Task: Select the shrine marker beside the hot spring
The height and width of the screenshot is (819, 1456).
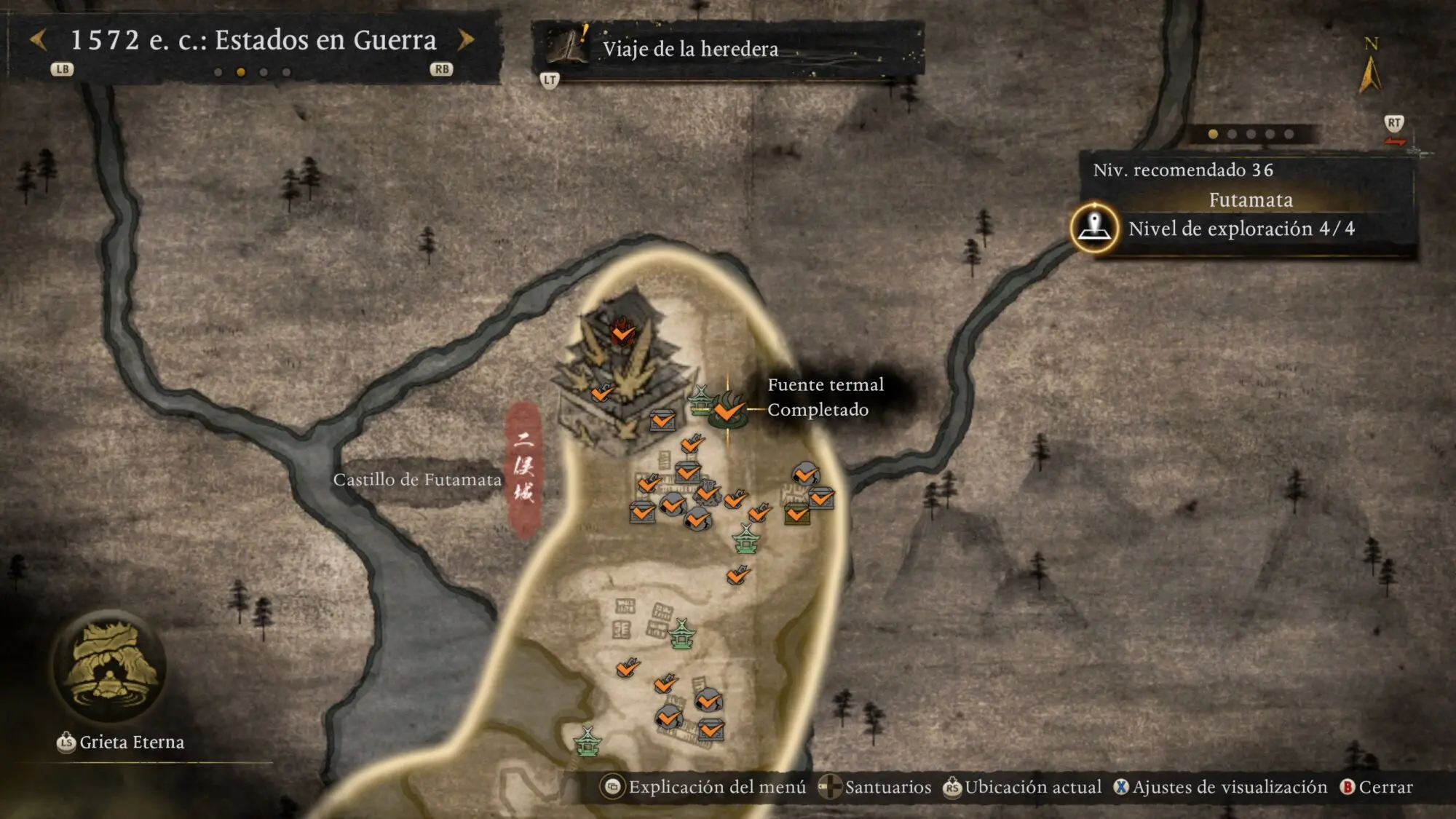Action: 700,399
